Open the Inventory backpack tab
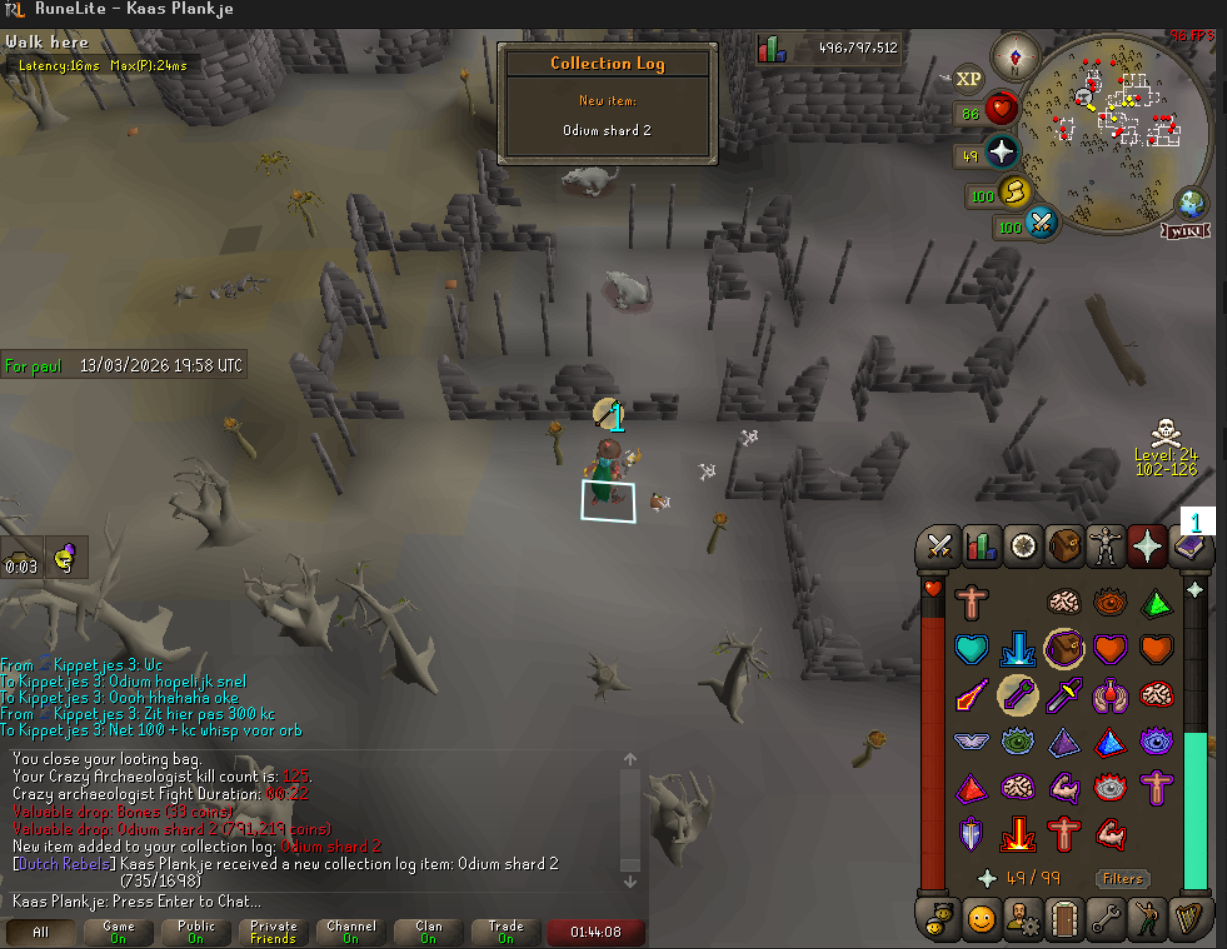 pos(1065,546)
